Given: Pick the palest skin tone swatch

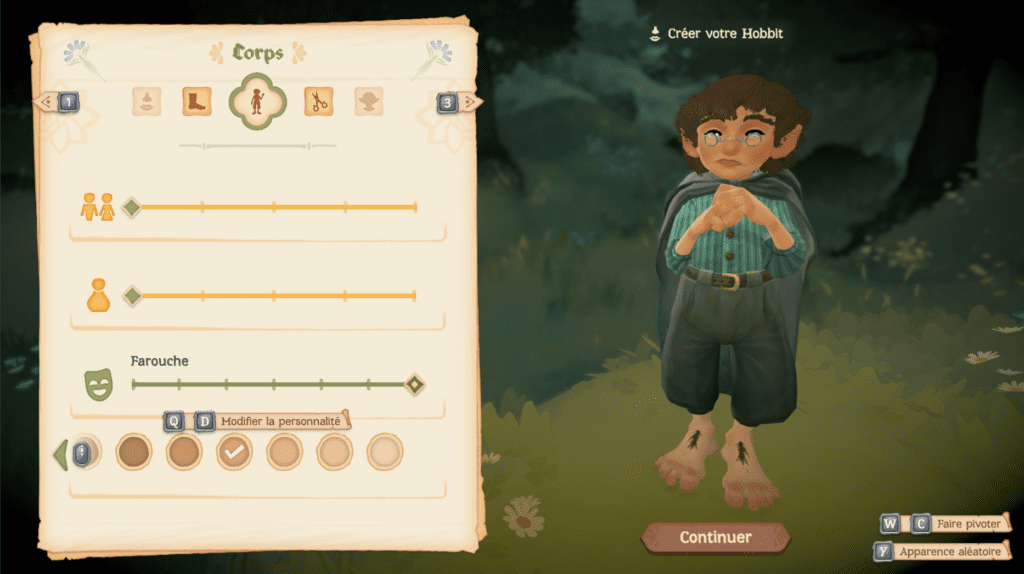Looking at the screenshot, I should pos(385,452).
